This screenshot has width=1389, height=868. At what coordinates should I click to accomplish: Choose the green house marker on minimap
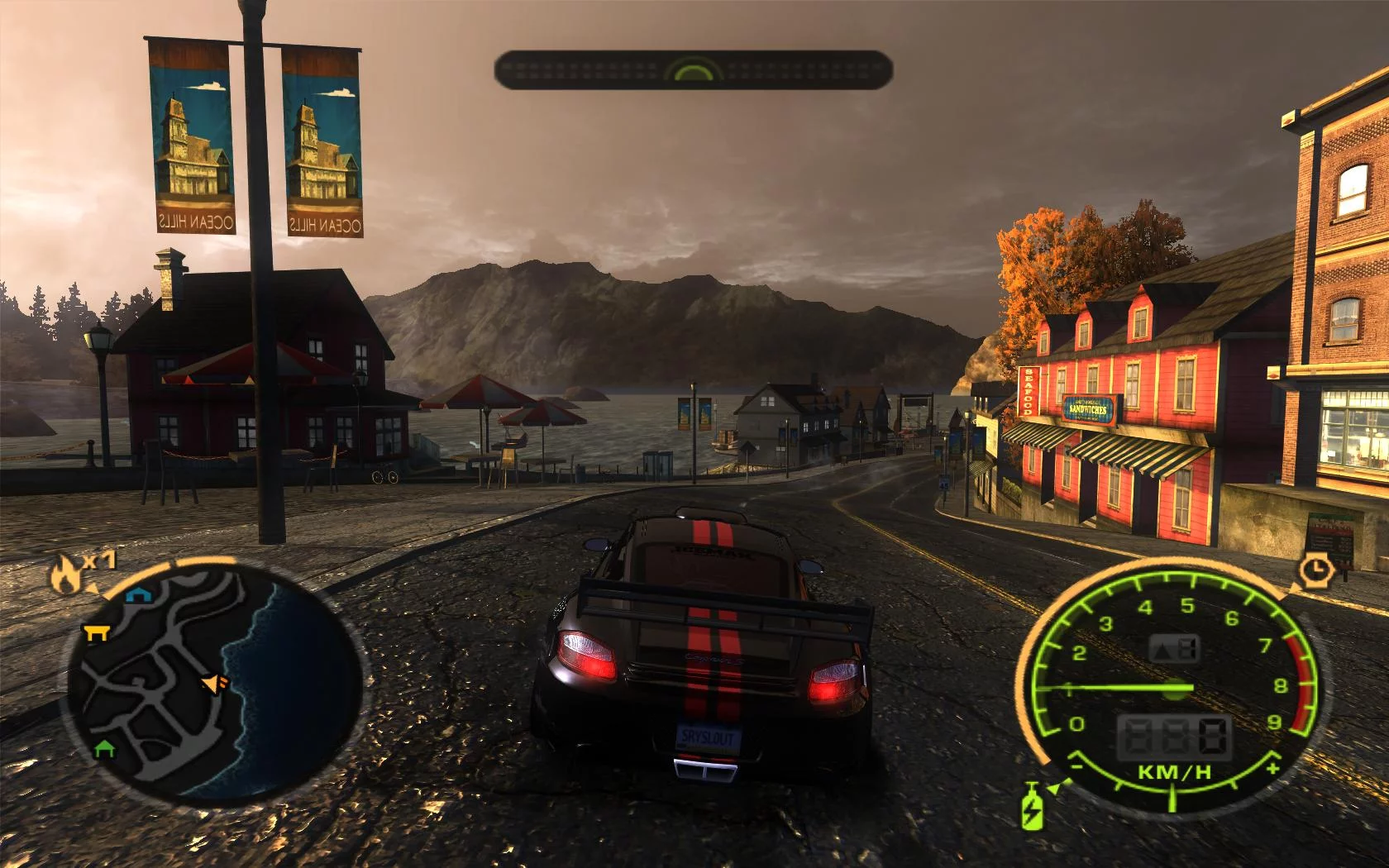pyautogui.click(x=103, y=748)
